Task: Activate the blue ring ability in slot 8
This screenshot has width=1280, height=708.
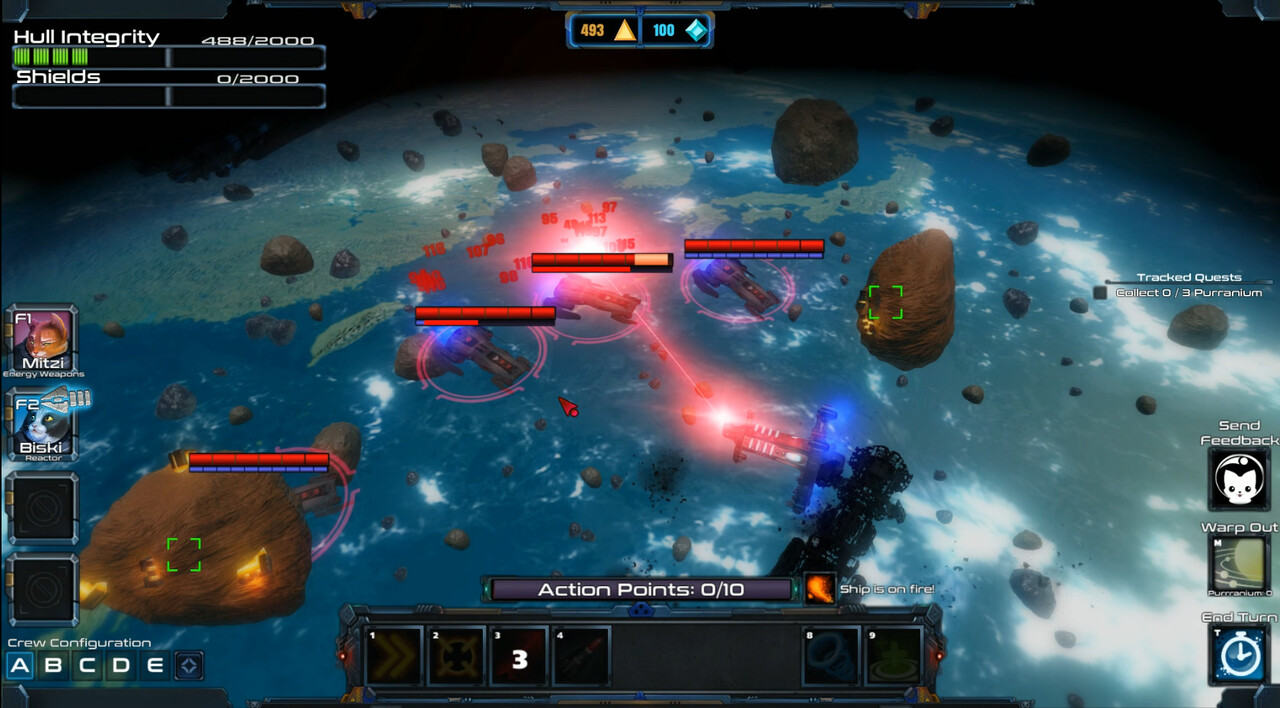Action: [x=831, y=656]
